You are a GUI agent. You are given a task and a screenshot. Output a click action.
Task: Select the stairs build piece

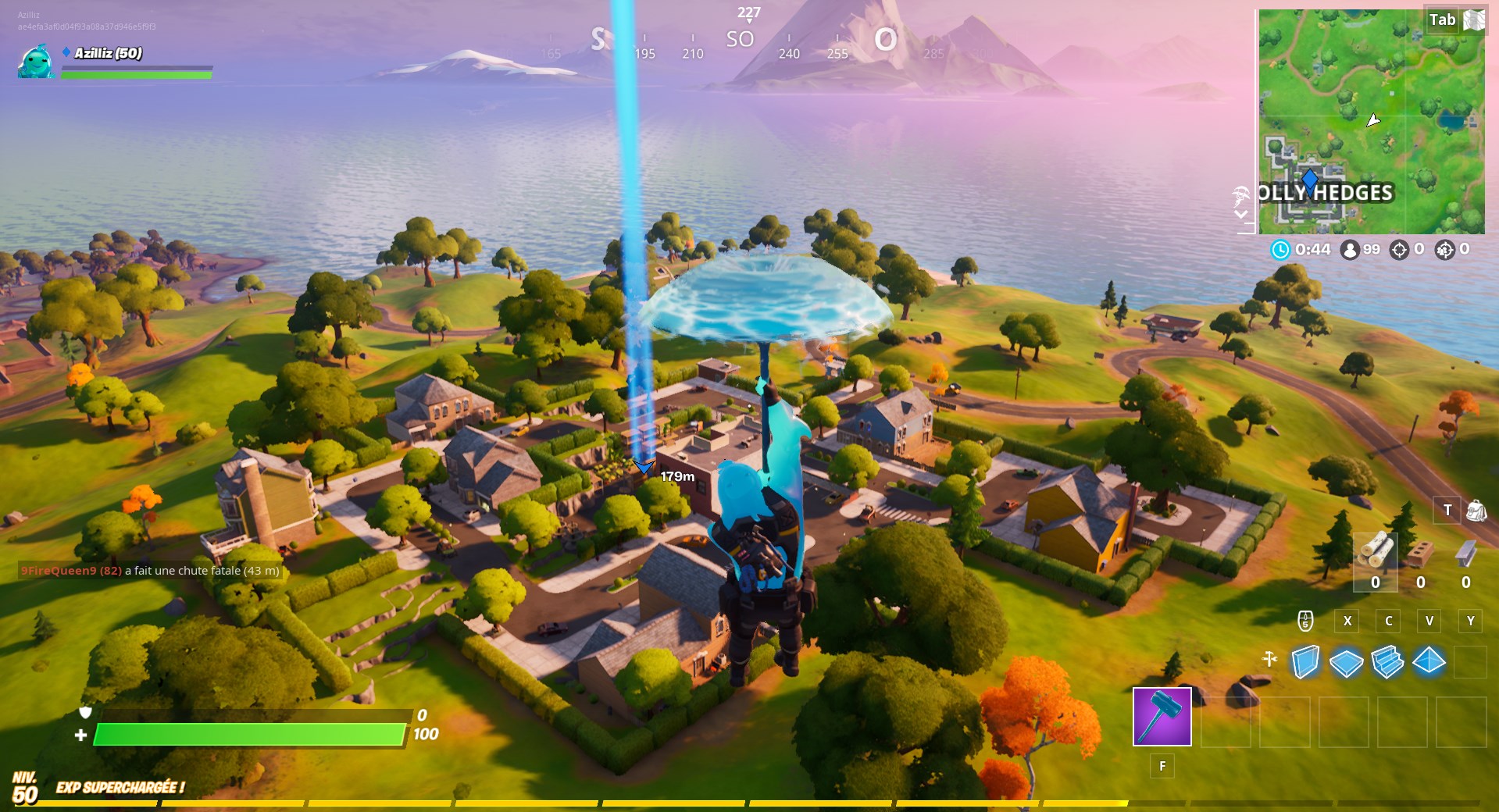[x=1387, y=662]
